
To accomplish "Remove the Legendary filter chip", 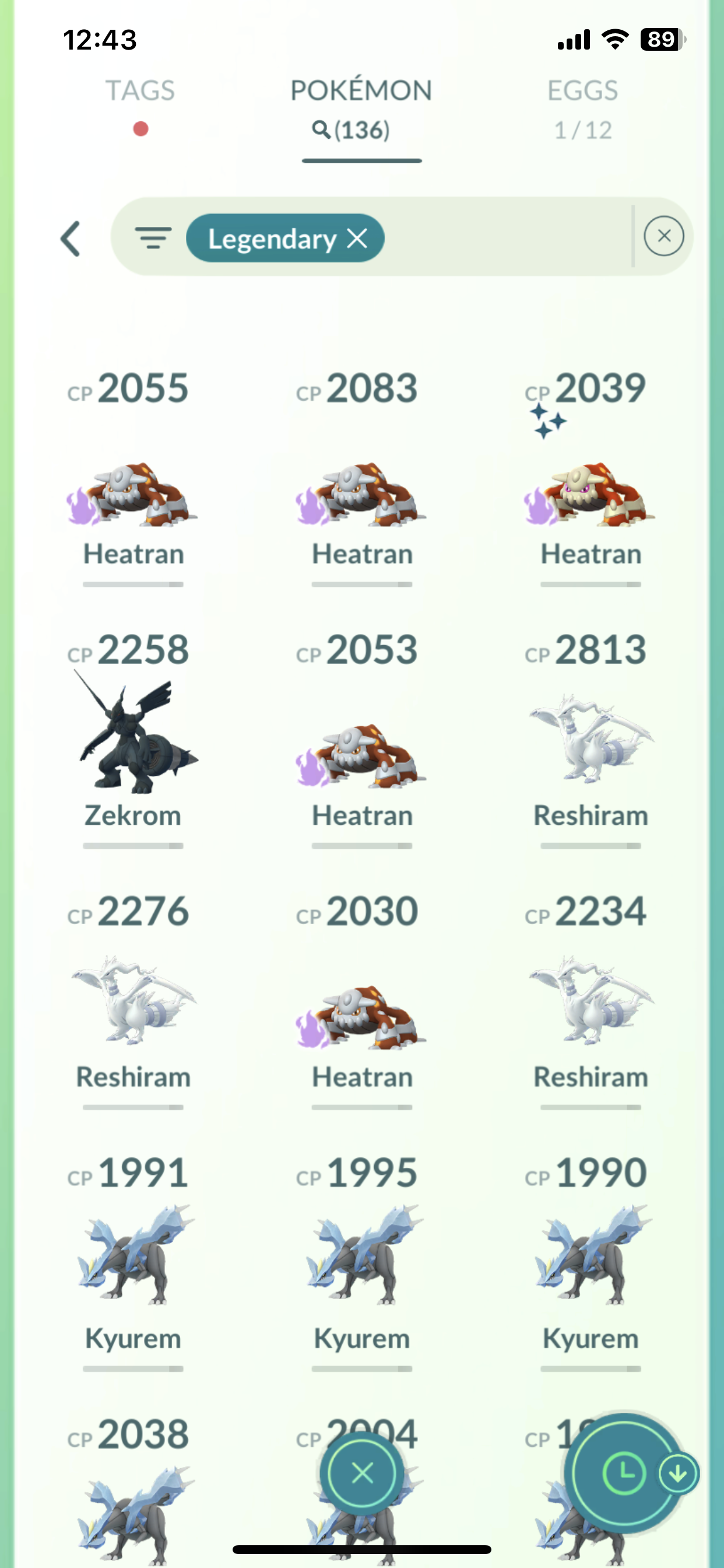I will pos(357,239).
